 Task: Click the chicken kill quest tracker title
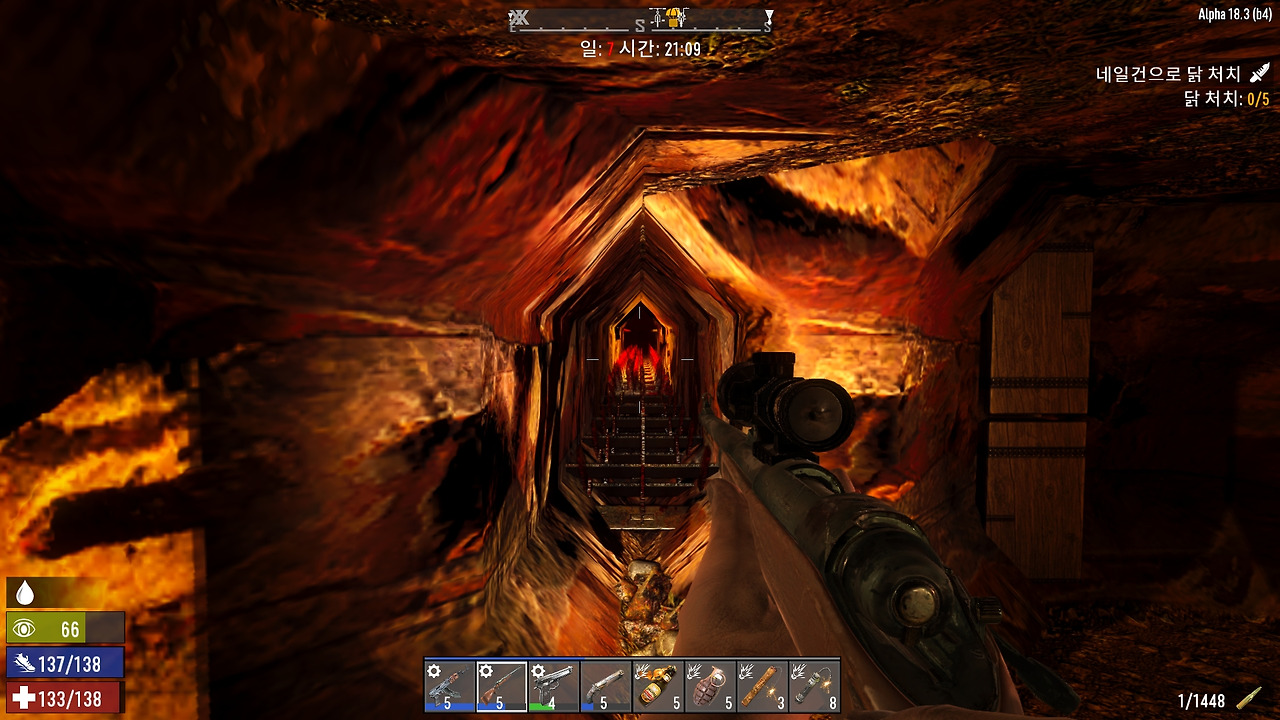point(1168,74)
